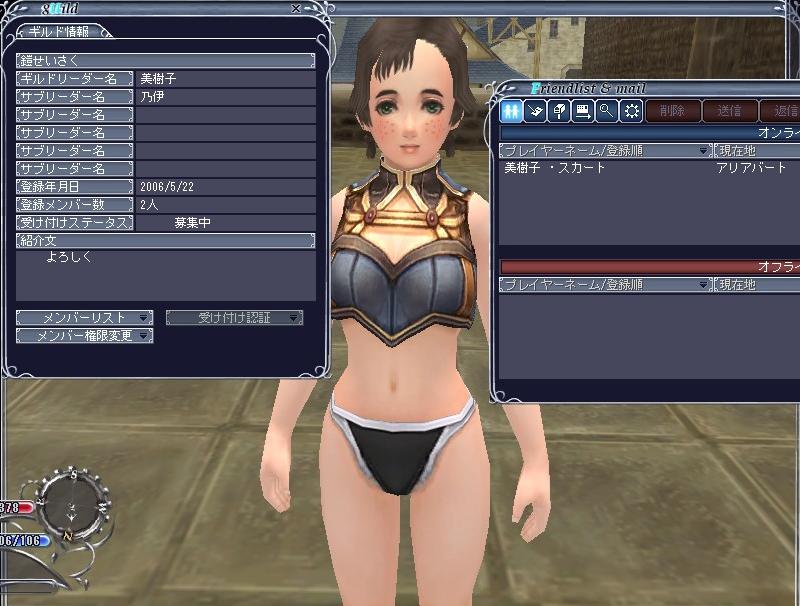Click the write-message pen icon
Image resolution: width=800 pixels, height=606 pixels.
(535, 111)
